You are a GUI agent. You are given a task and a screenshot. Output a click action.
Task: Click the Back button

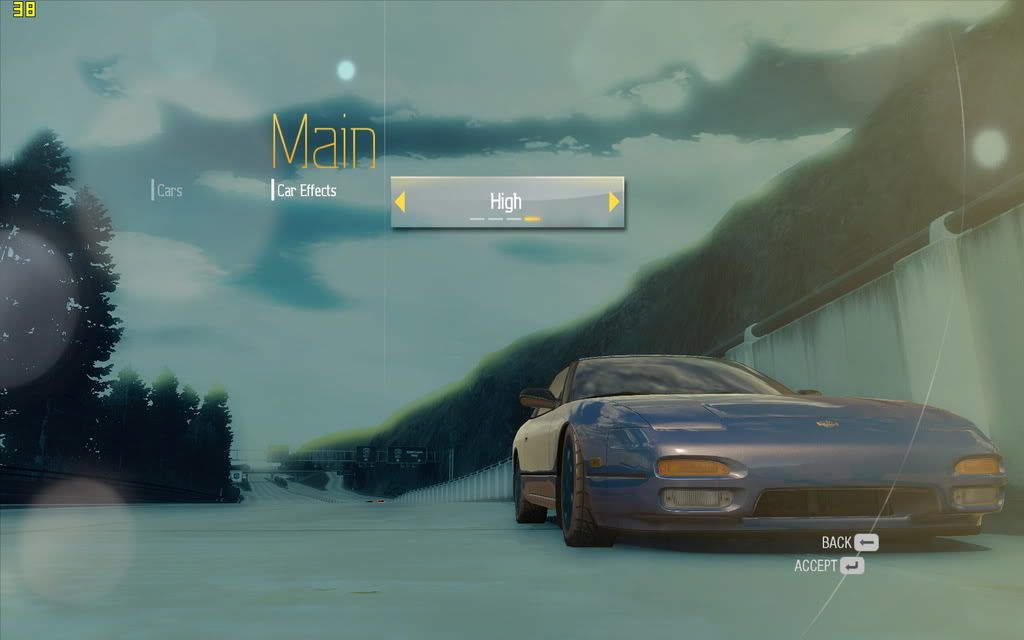[850, 543]
